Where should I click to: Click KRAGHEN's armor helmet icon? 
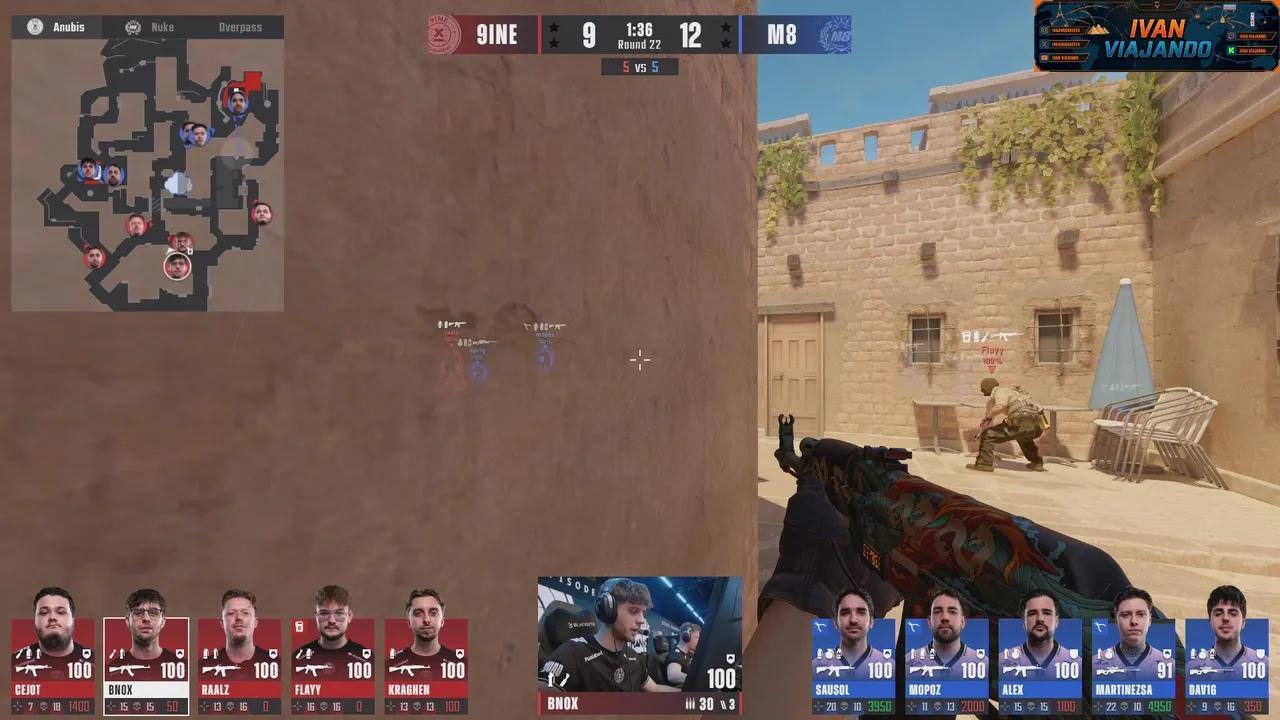(x=461, y=655)
